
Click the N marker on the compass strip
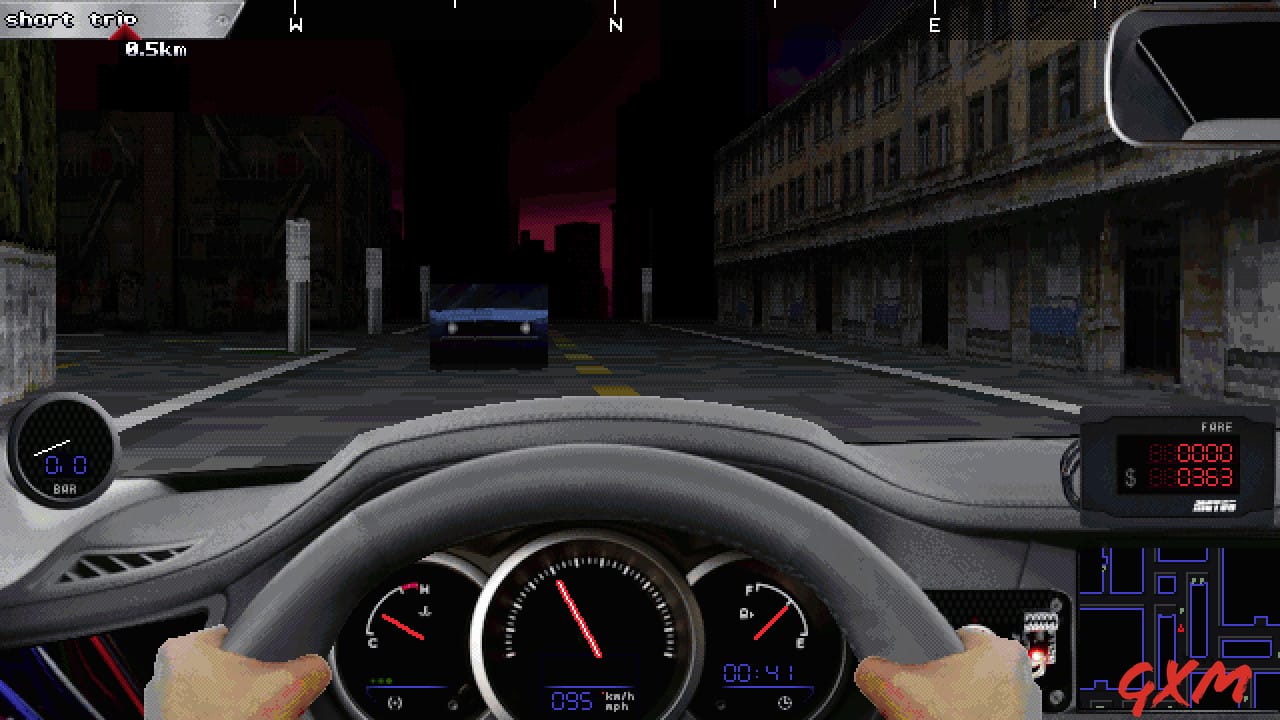(x=616, y=24)
